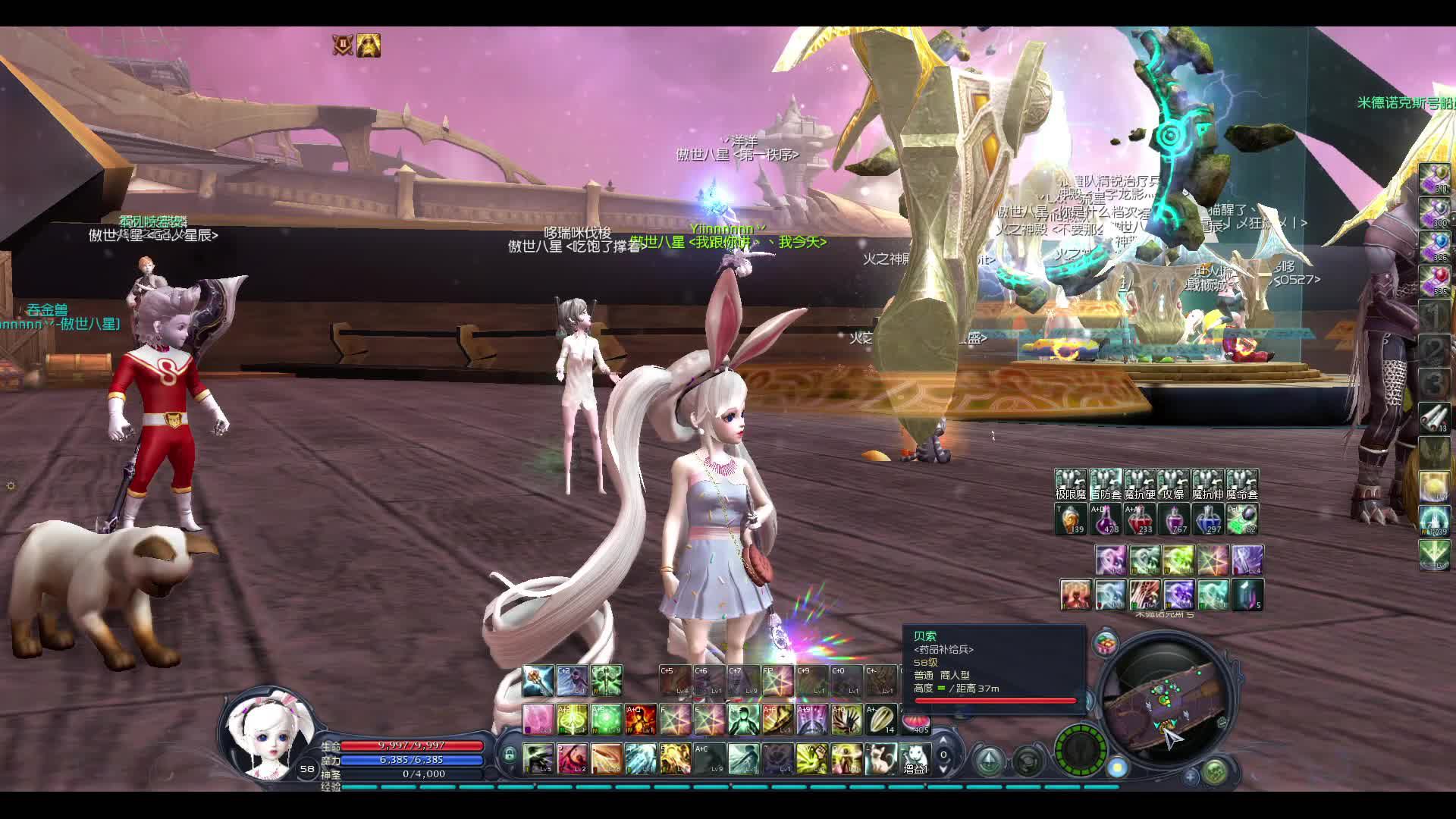Open the gift box icon above minimap
Screen dimensions: 1456x819
coord(1106,644)
